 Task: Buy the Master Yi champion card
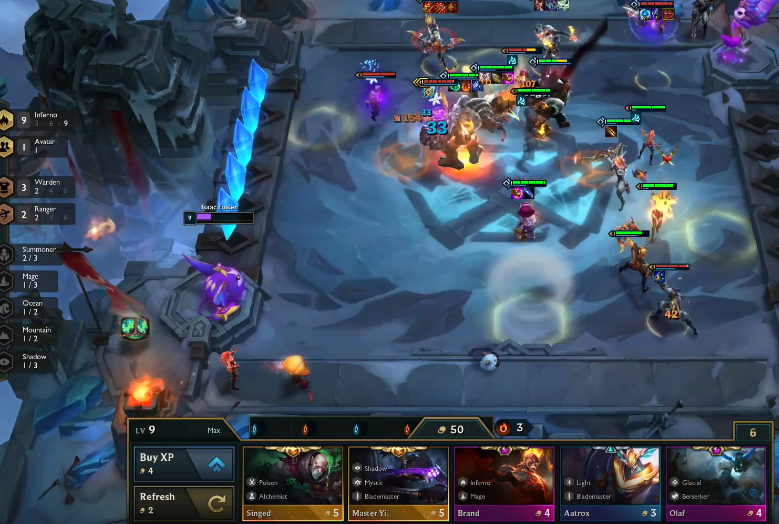pyautogui.click(x=398, y=484)
